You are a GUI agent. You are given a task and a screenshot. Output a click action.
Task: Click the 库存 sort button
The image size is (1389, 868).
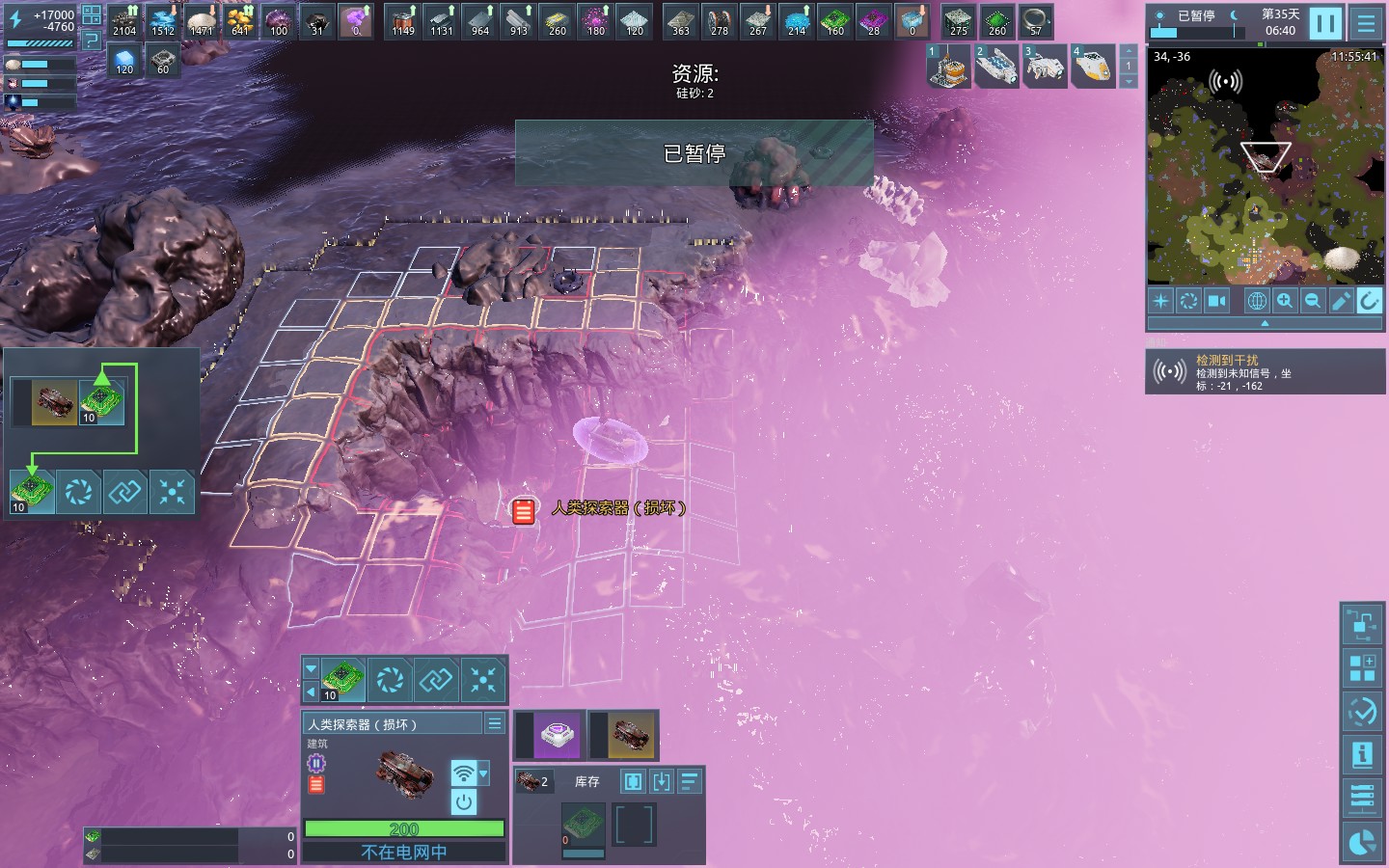click(690, 781)
